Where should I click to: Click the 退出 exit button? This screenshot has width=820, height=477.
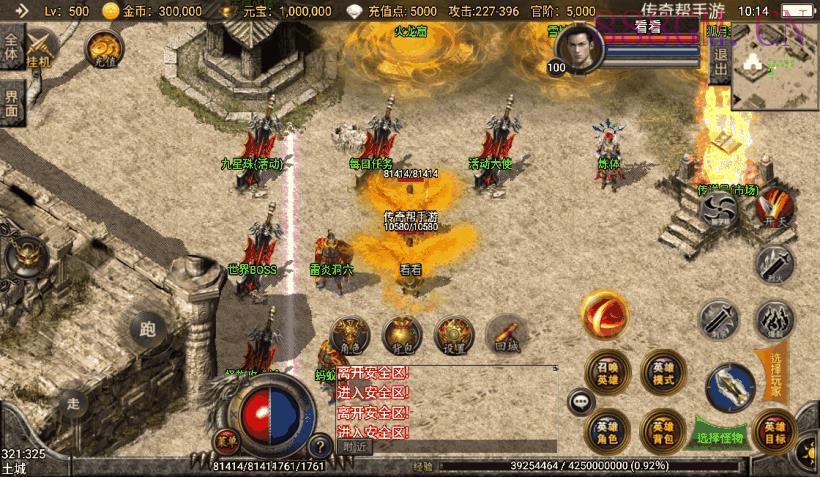point(720,66)
